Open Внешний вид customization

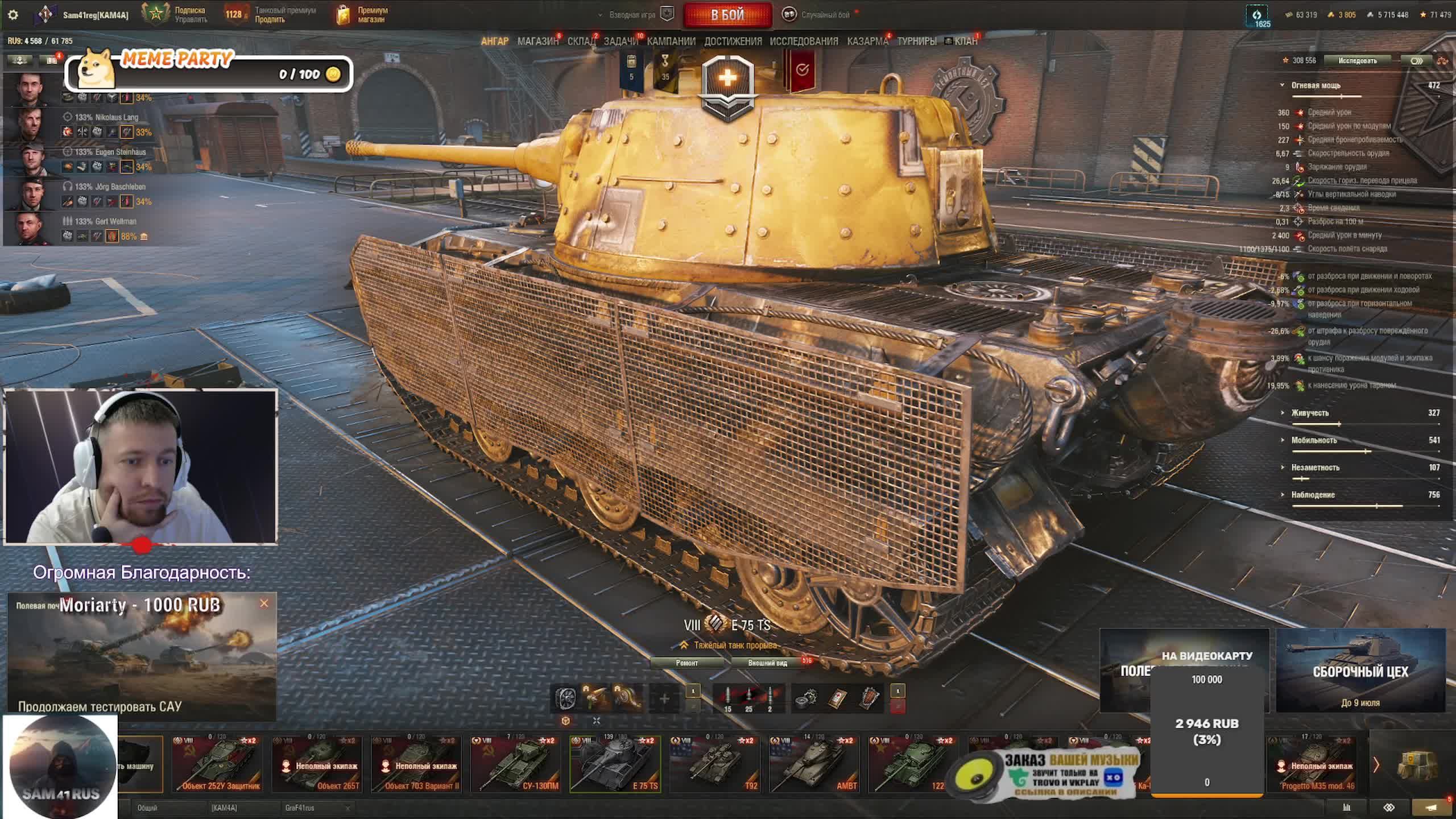pos(767,663)
